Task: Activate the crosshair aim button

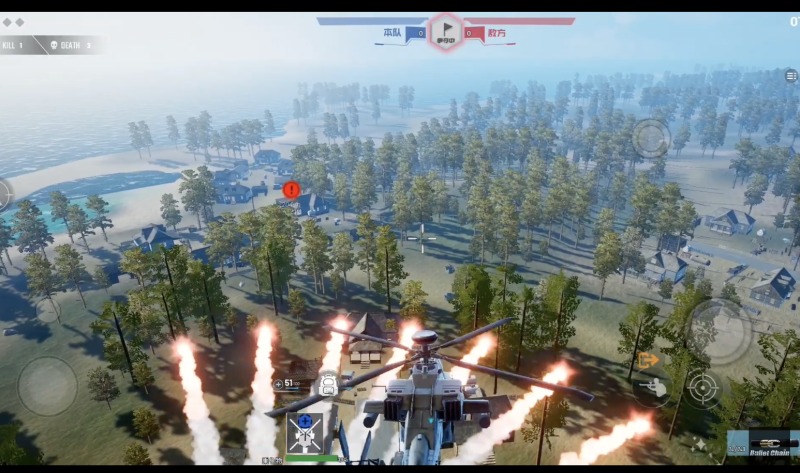Action: (x=703, y=388)
